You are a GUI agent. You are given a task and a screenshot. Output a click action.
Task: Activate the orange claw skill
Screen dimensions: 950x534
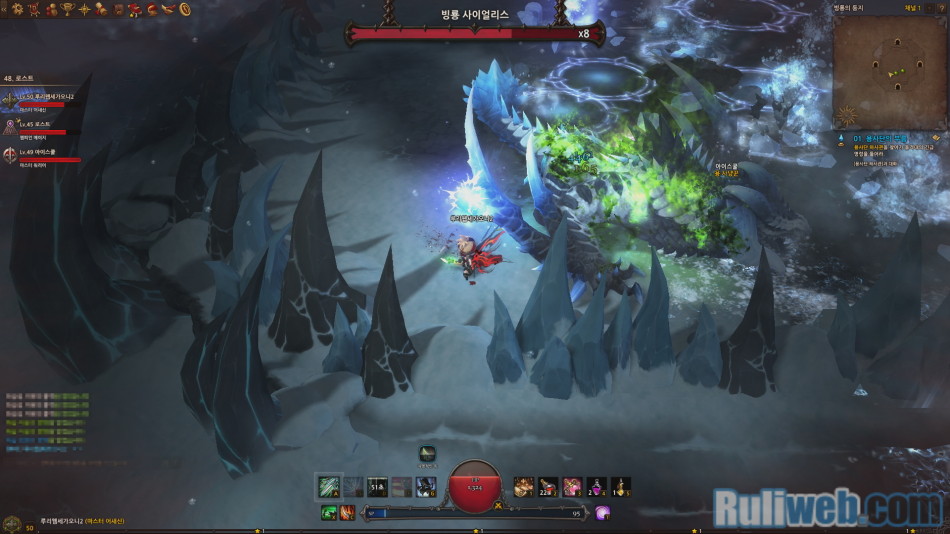pyautogui.click(x=346, y=513)
